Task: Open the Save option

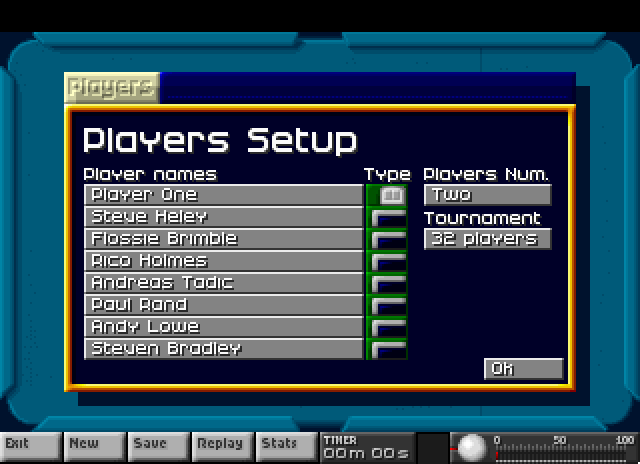Action: click(158, 445)
